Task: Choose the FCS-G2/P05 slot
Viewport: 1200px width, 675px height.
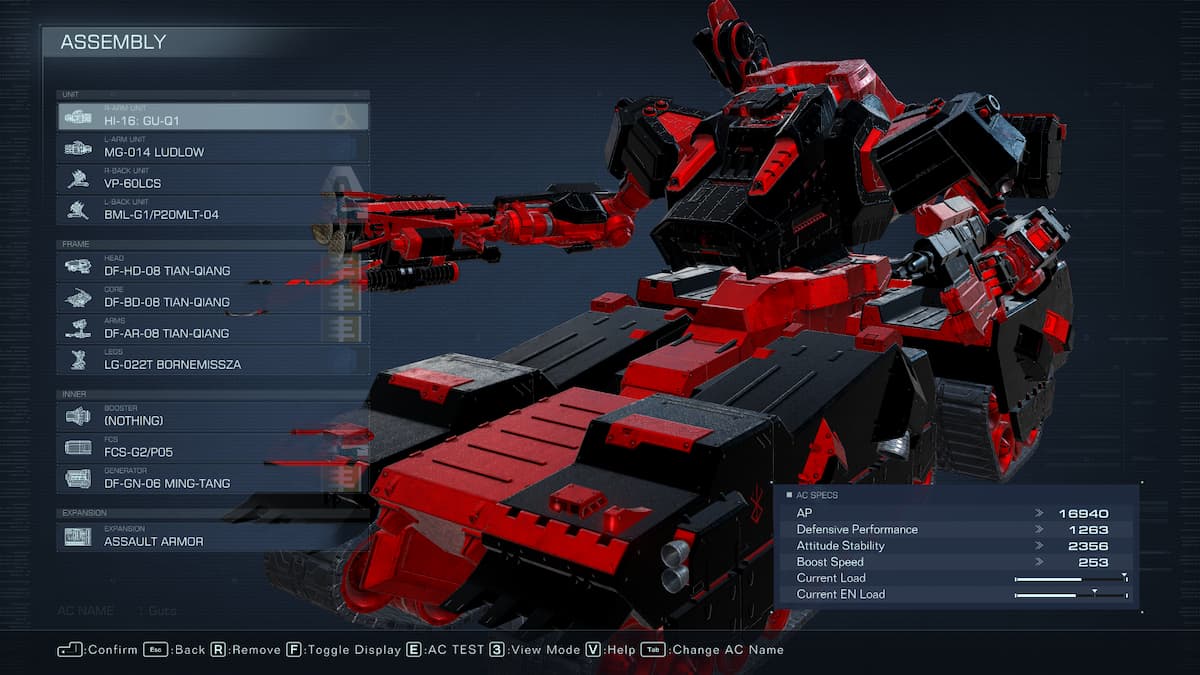Action: pos(212,447)
